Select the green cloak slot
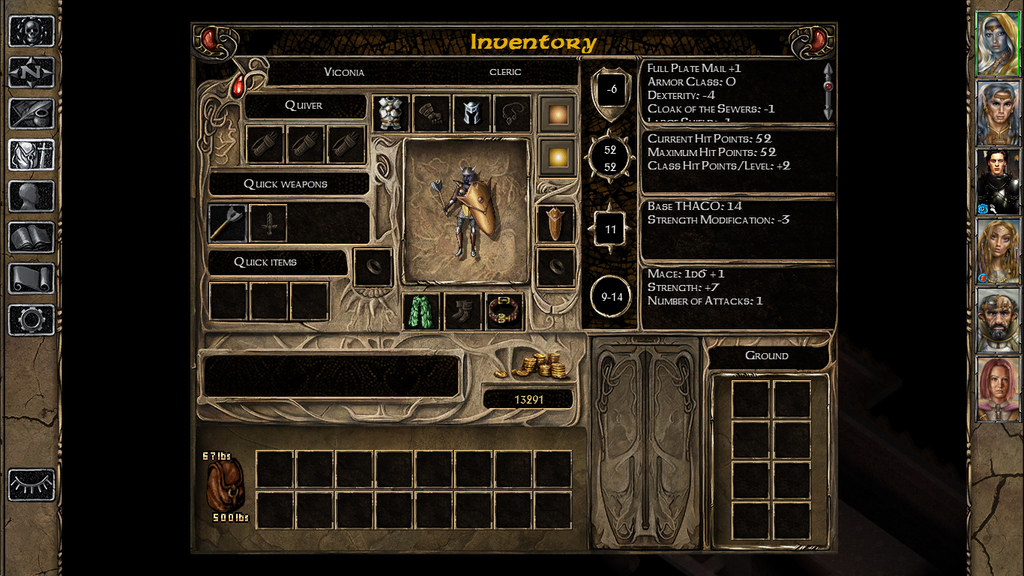The width and height of the screenshot is (1024, 576). [422, 311]
